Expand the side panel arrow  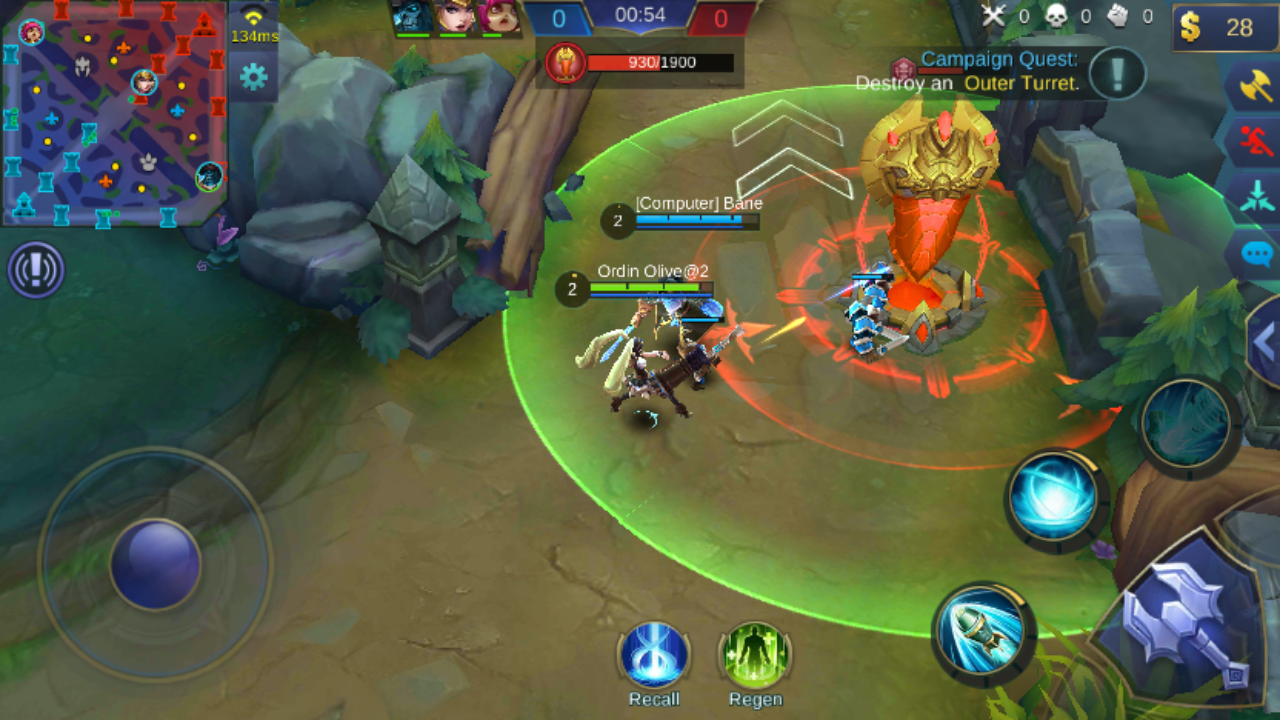pyautogui.click(x=1265, y=343)
